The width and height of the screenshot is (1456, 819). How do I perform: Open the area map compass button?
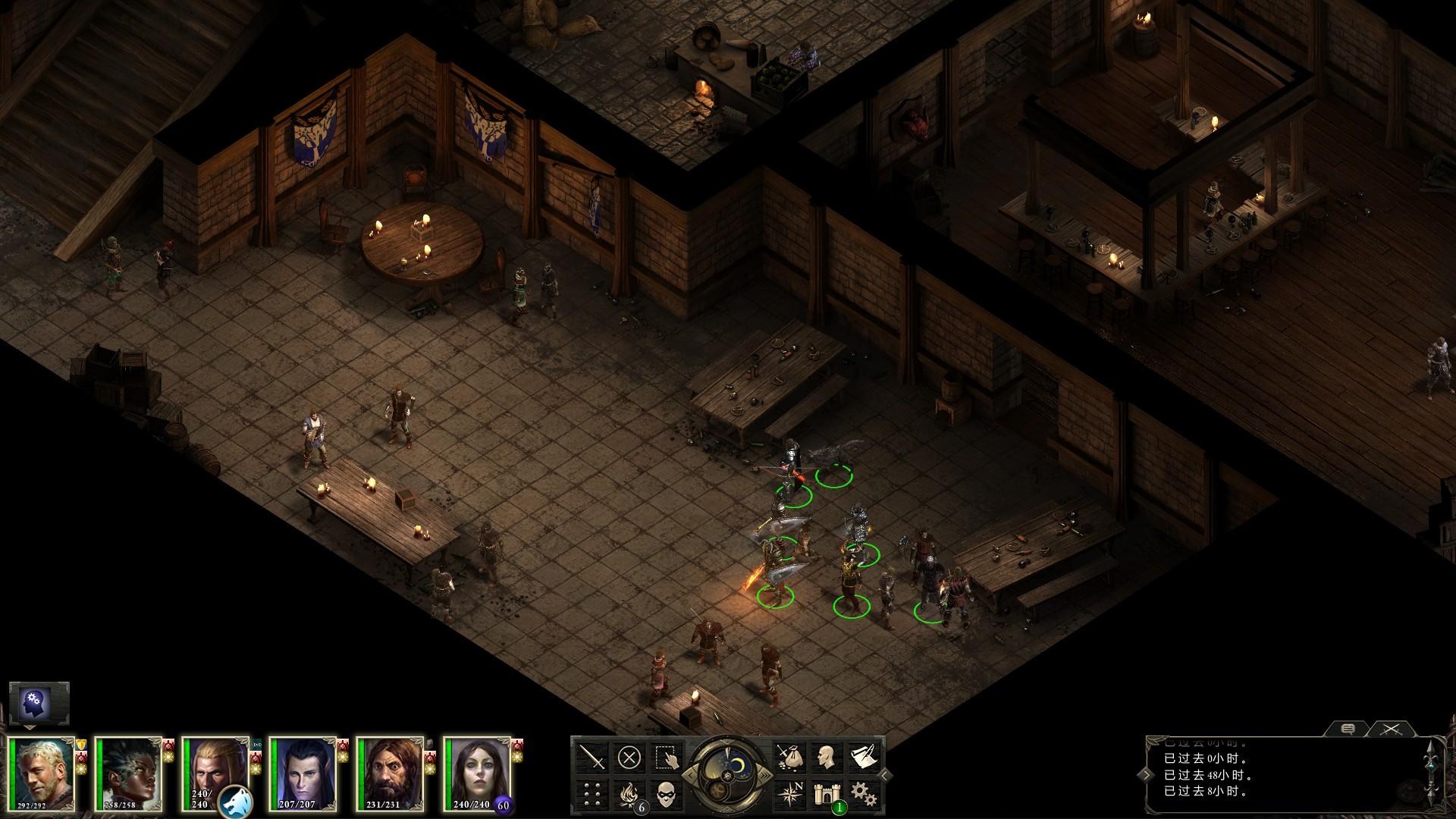point(789,794)
